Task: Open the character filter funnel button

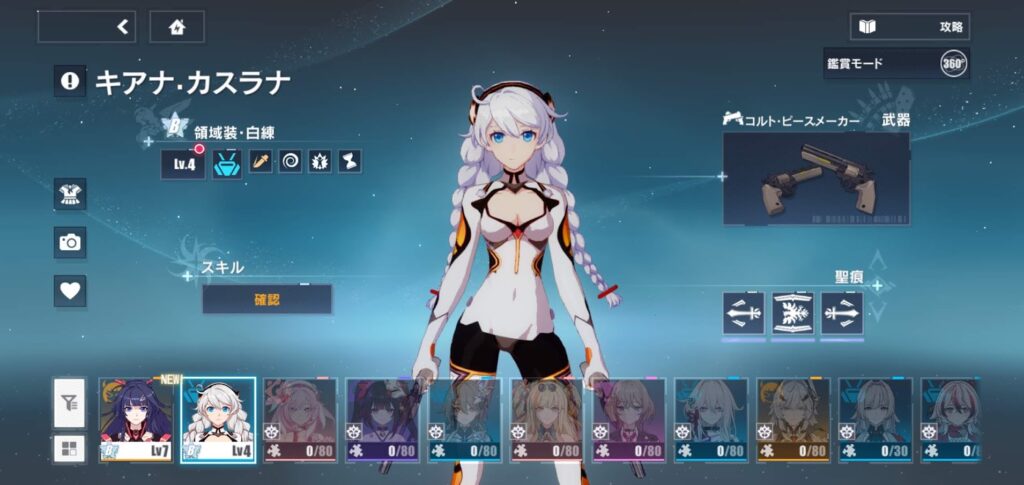Action: [68, 403]
